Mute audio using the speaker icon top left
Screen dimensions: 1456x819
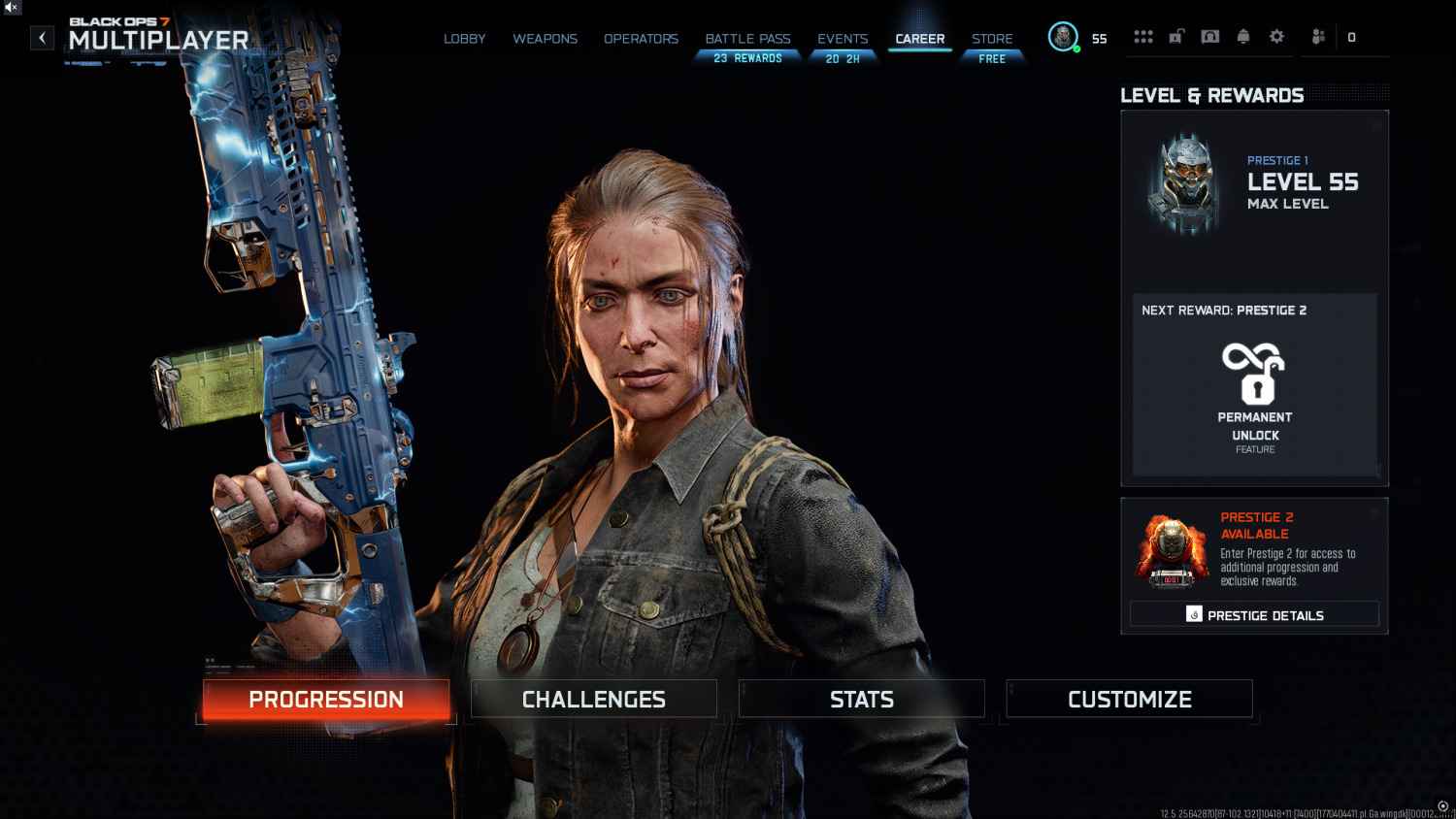[x=11, y=10]
